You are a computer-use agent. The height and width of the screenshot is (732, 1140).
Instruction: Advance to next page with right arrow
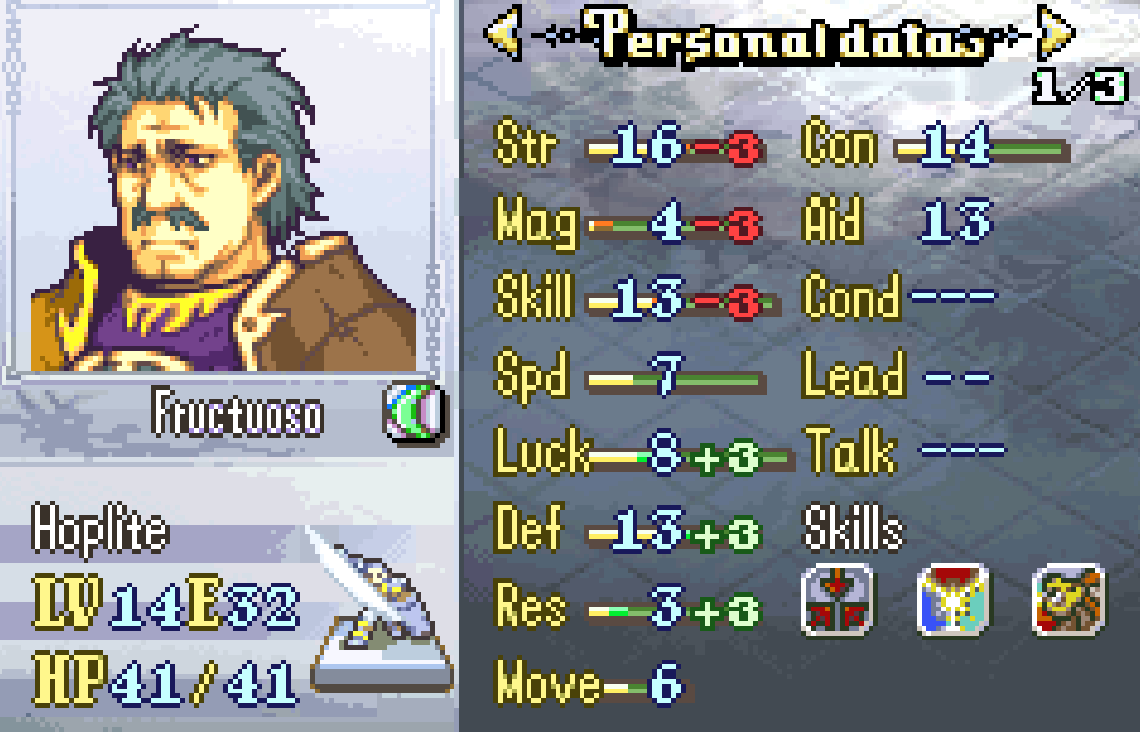click(1055, 35)
